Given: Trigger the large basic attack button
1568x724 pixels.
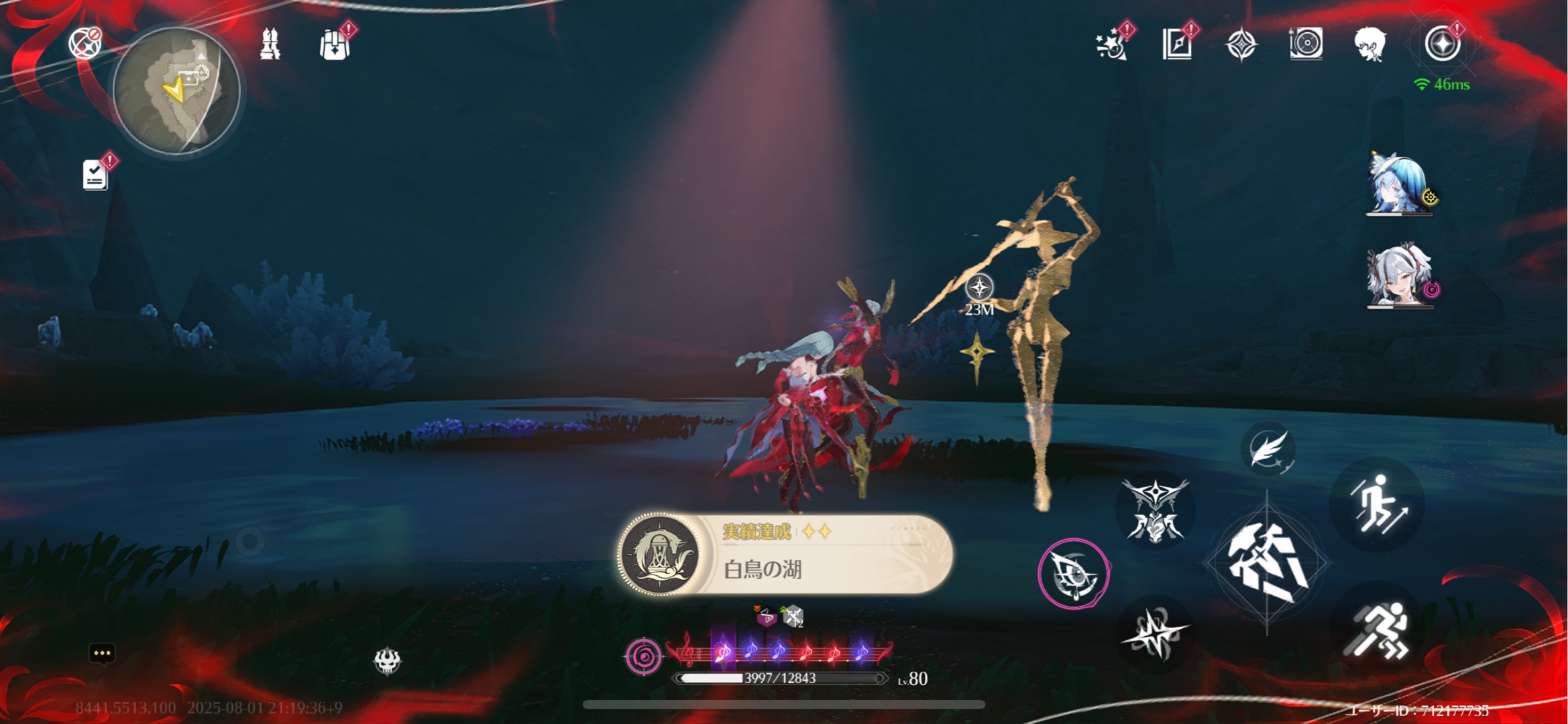Looking at the screenshot, I should pos(1266,563).
